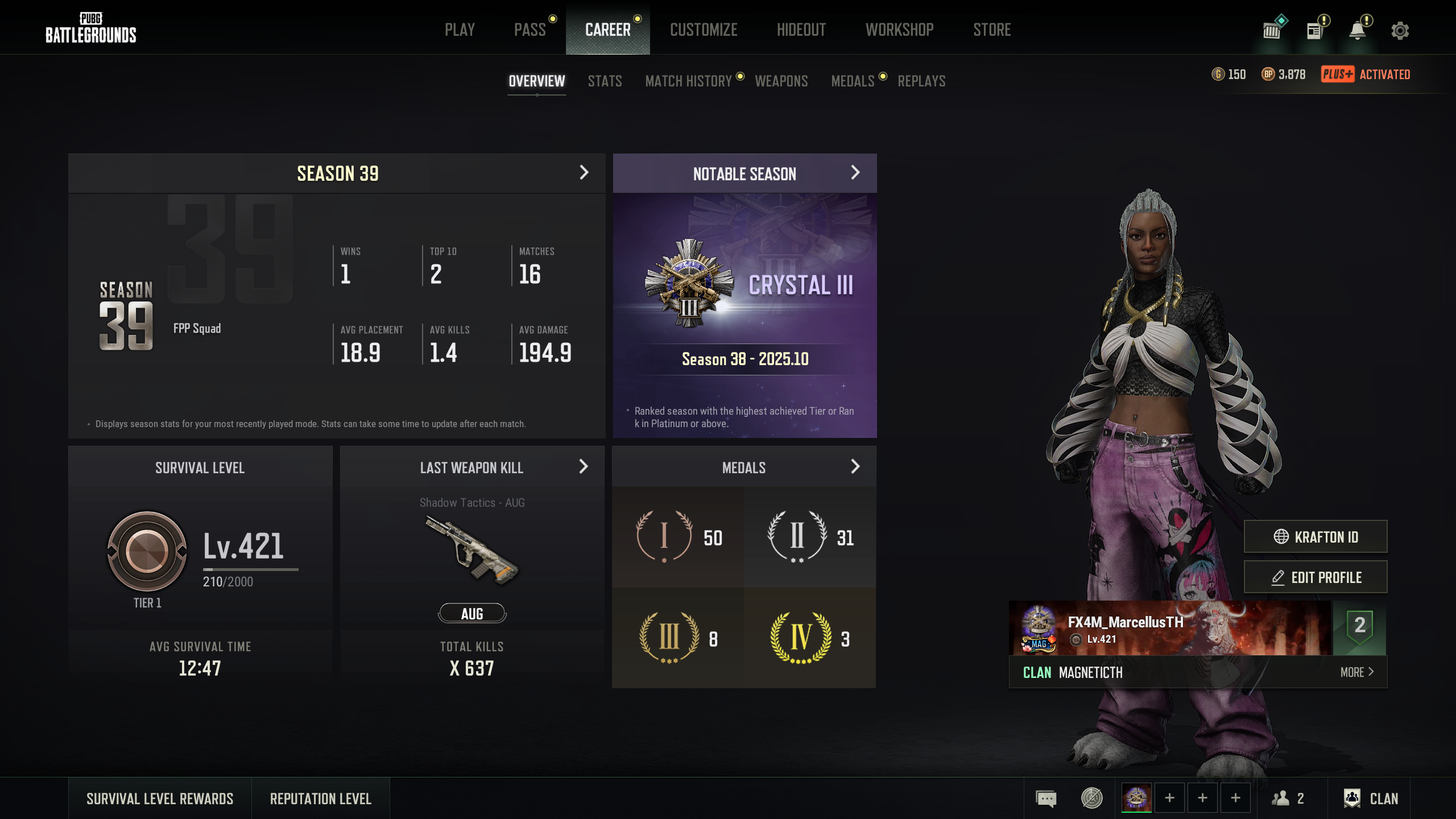
Task: Show more MAGNETICTH clan info
Action: (1356, 672)
